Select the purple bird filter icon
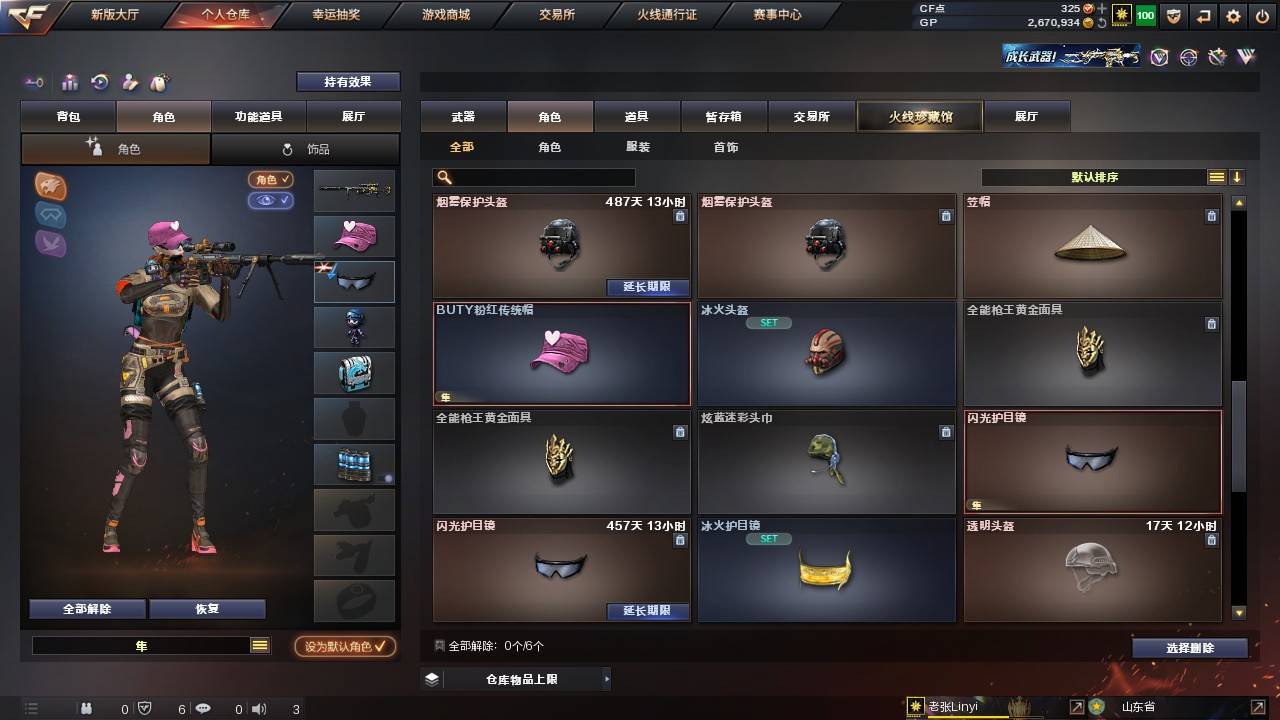 click(49, 242)
